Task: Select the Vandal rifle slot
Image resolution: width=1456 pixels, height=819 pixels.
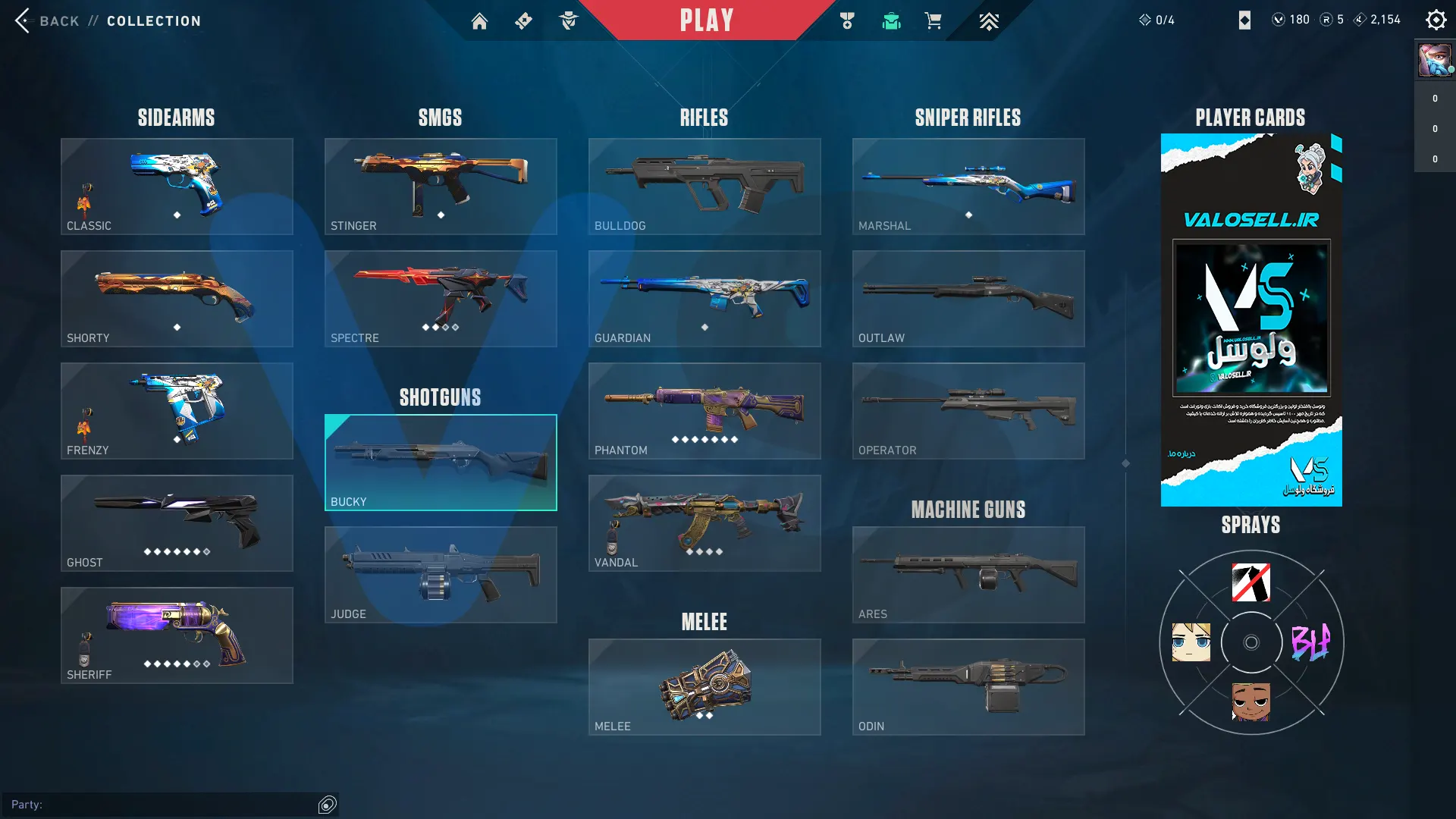Action: (704, 523)
